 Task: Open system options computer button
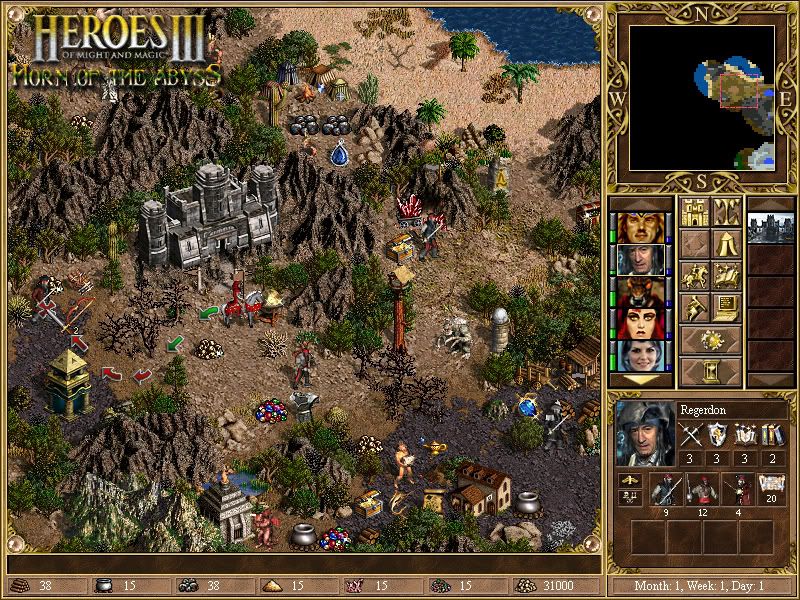[x=726, y=307]
